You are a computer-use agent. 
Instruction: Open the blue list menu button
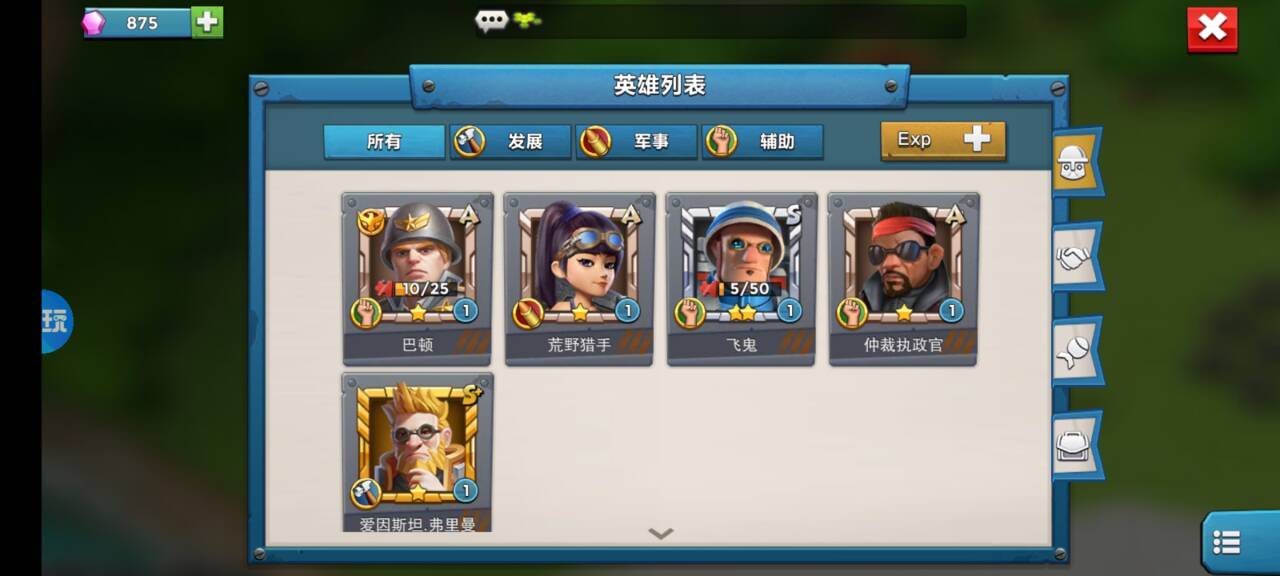pyautogui.click(x=1236, y=543)
